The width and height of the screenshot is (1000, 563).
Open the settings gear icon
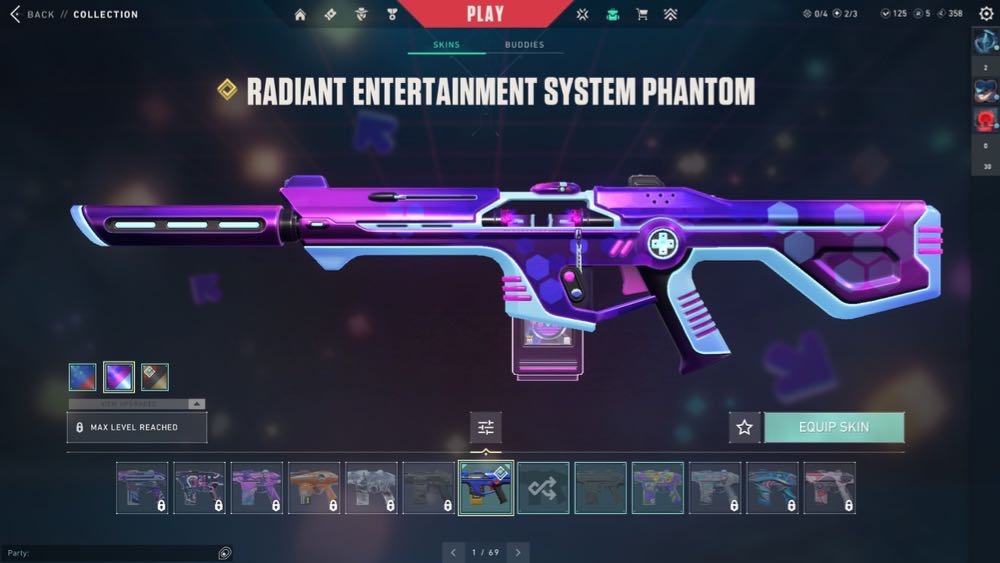tap(986, 14)
